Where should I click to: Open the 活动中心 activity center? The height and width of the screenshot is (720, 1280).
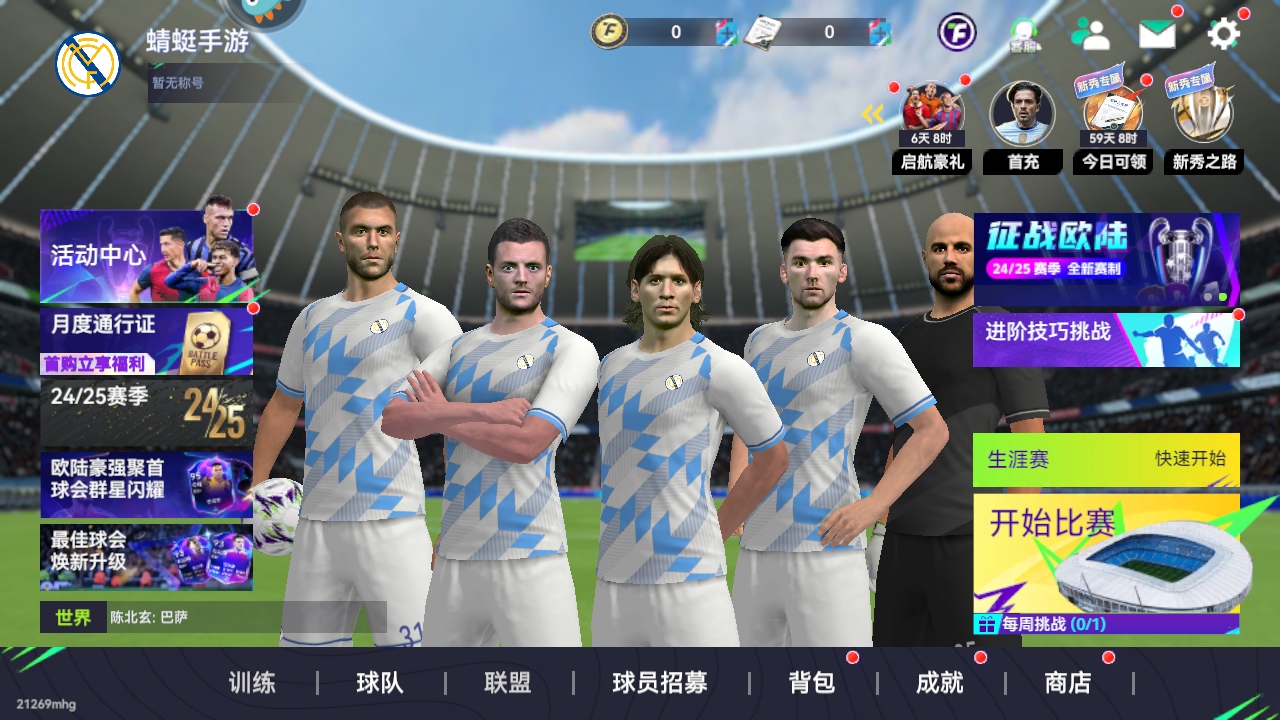click(x=146, y=256)
